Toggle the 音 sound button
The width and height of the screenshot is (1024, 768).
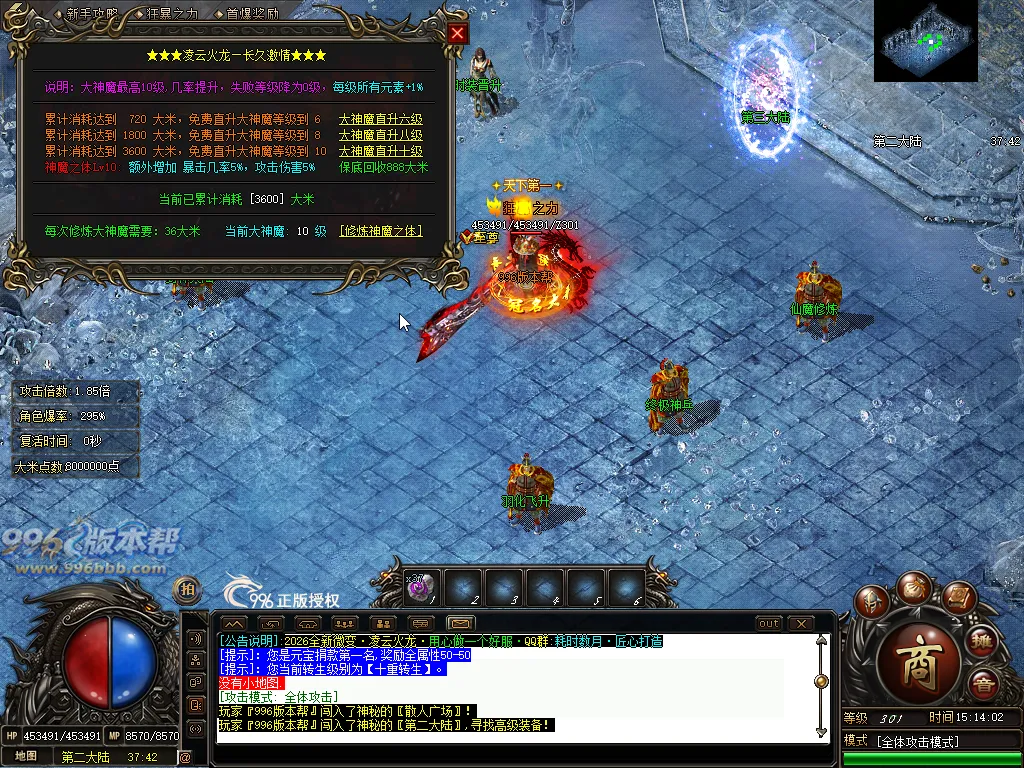pyautogui.click(x=981, y=685)
